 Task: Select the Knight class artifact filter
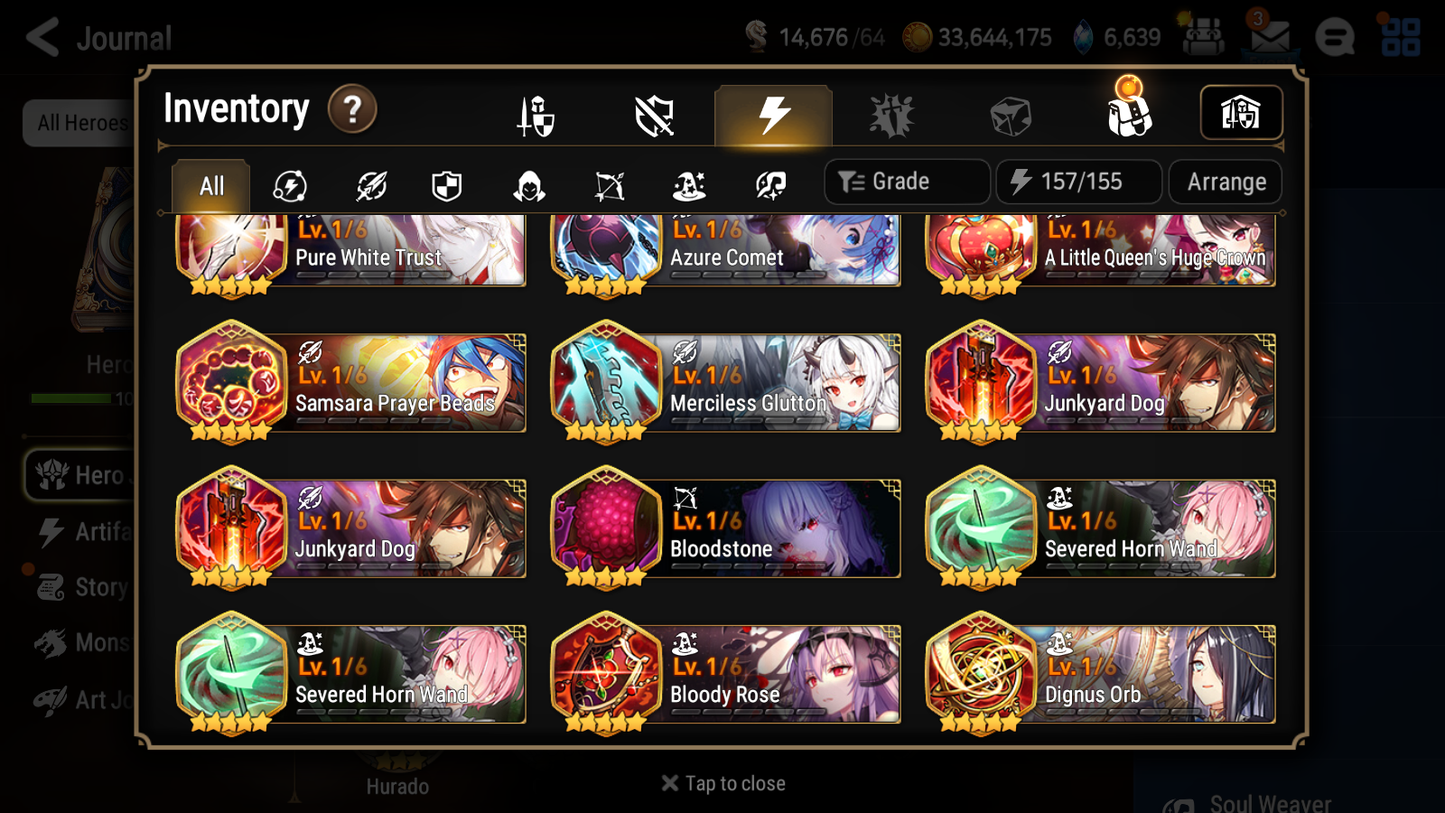[447, 182]
